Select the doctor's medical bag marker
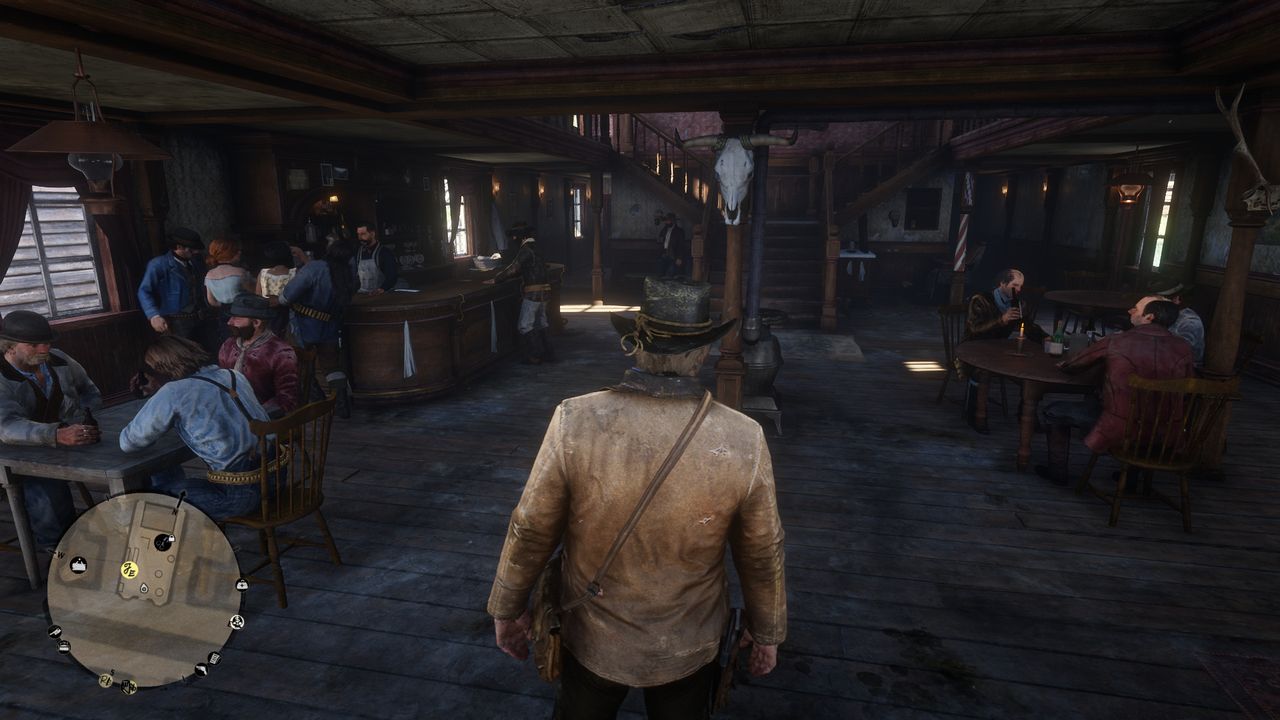1280x720 pixels. 241,584
